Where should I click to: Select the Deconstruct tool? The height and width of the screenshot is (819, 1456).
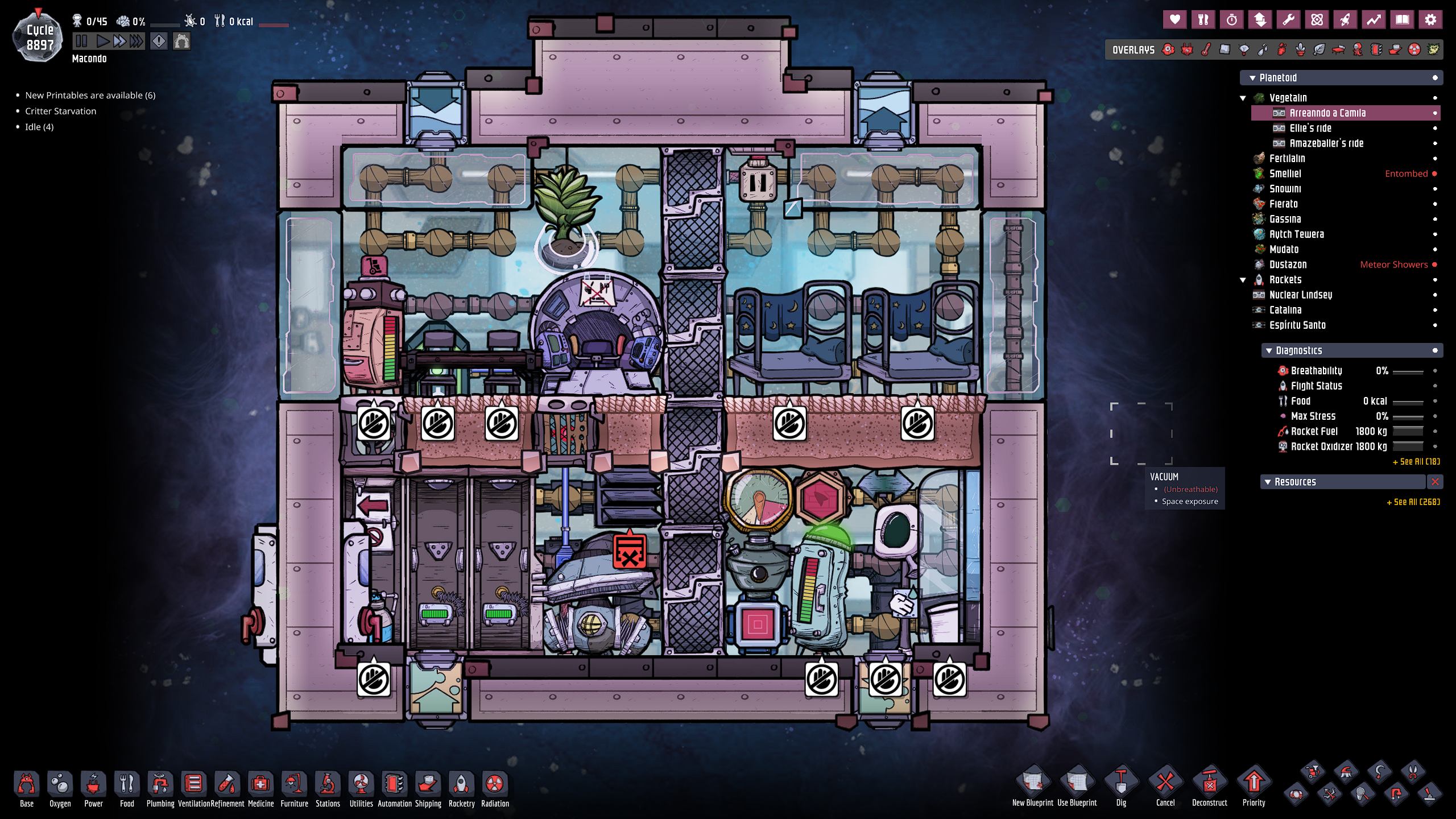pos(1209,786)
